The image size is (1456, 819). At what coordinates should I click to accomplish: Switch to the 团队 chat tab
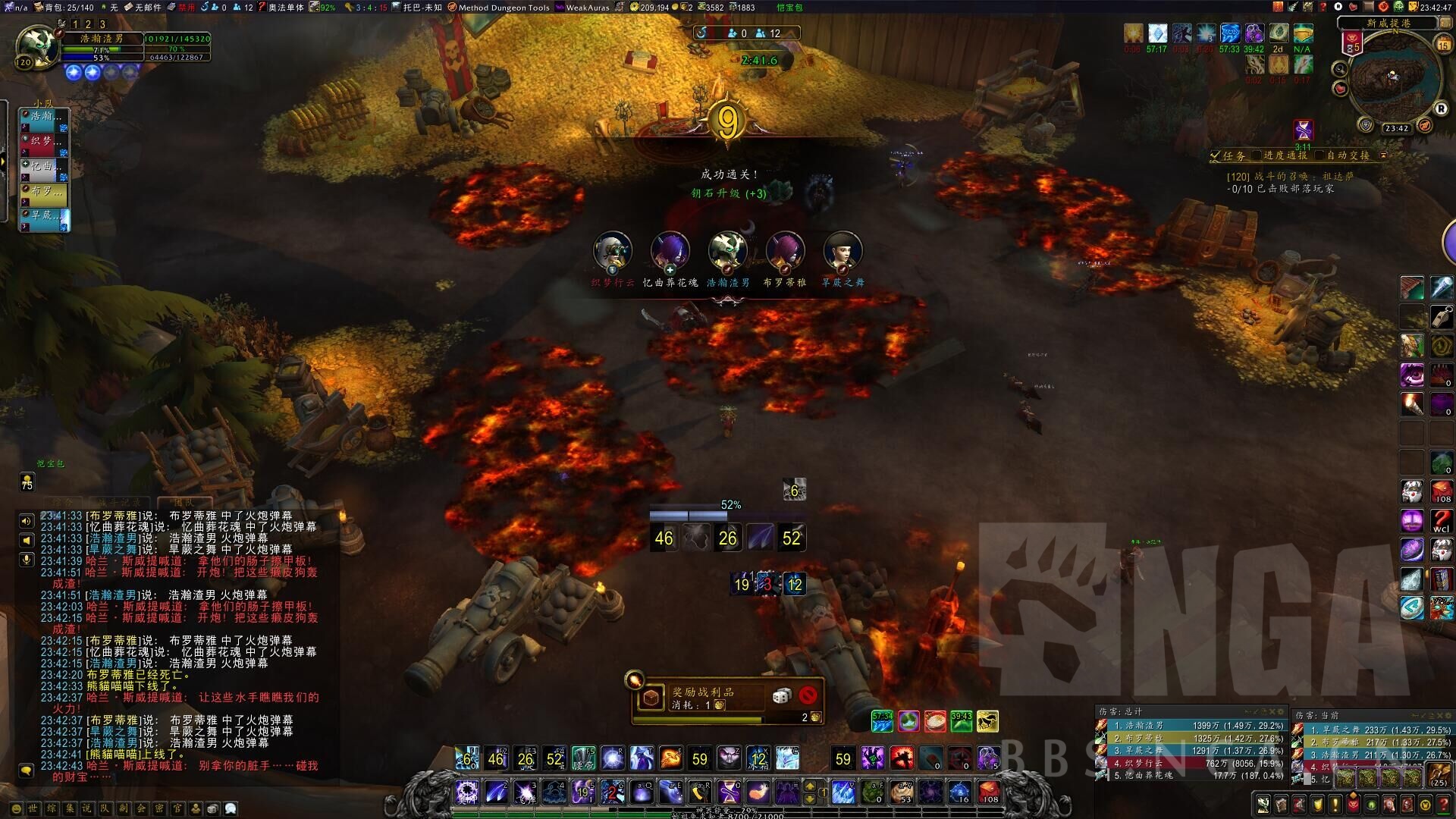pos(184,502)
